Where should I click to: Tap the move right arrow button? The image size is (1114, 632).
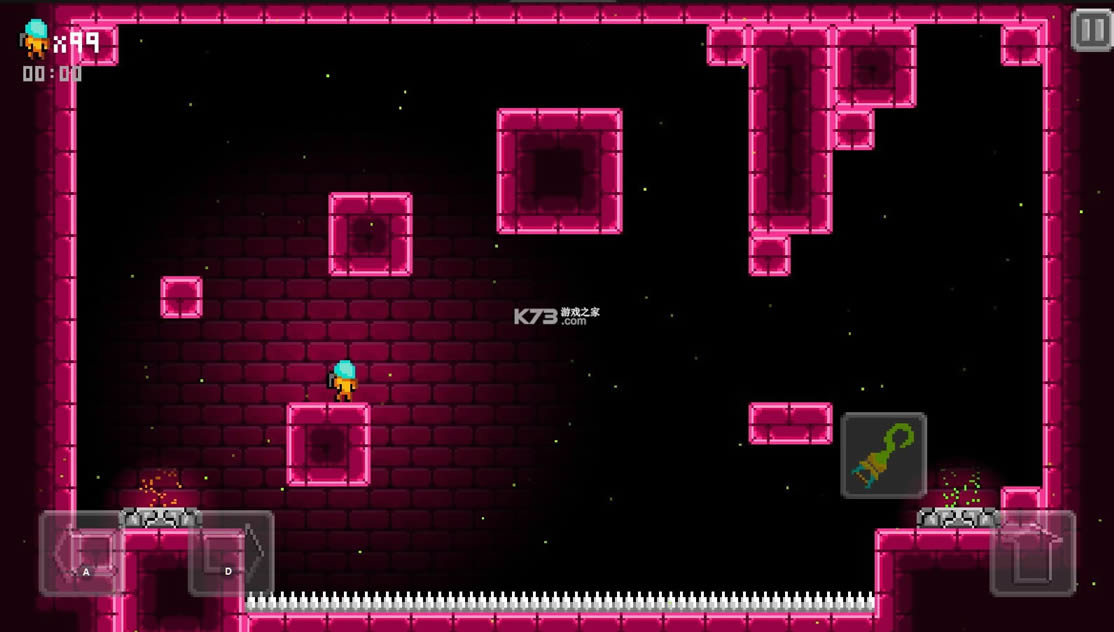tap(231, 553)
